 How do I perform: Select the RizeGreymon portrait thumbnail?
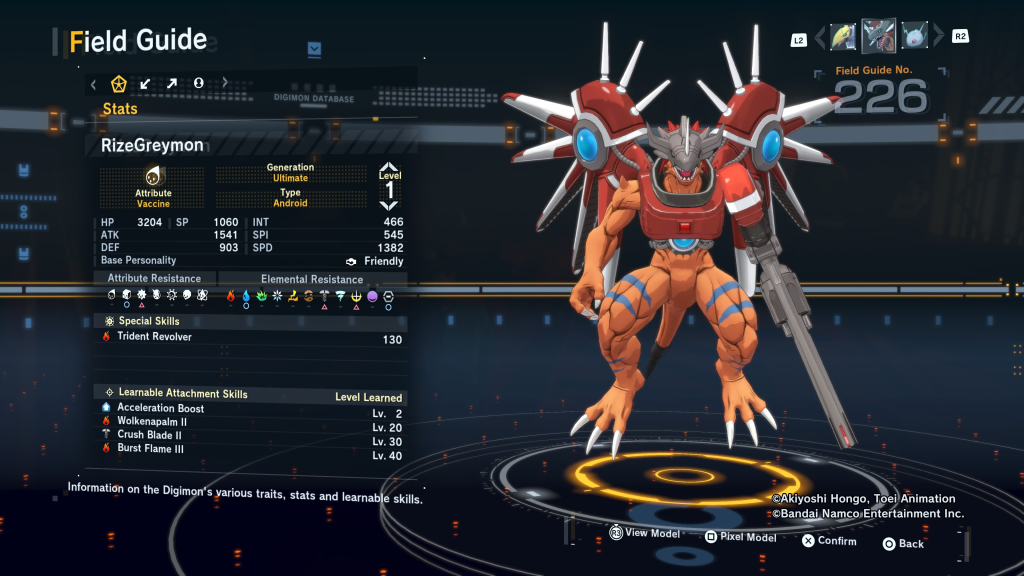tap(879, 36)
